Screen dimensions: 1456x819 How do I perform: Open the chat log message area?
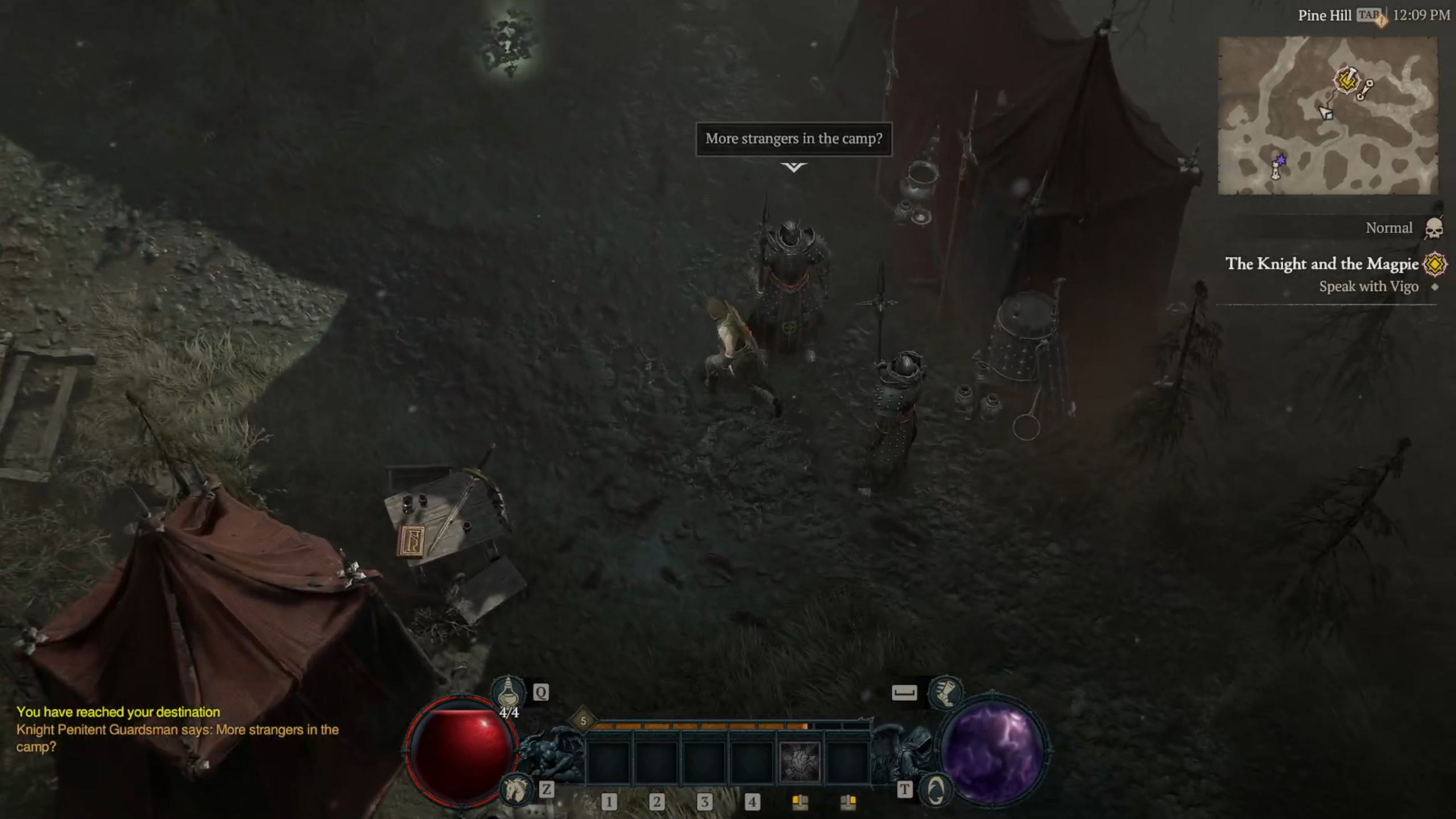(x=177, y=729)
